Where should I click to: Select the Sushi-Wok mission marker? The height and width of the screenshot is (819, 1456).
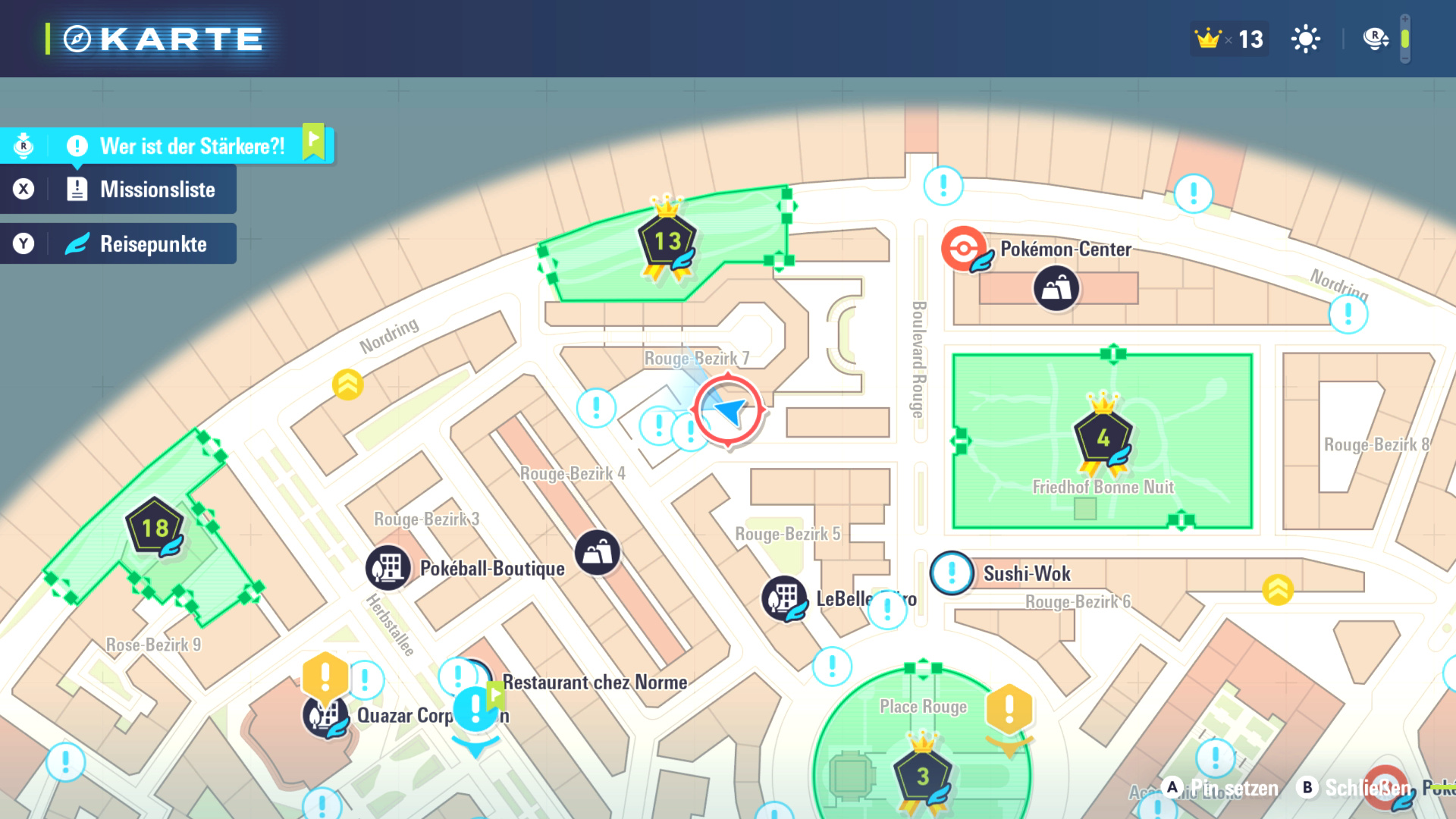tap(952, 573)
